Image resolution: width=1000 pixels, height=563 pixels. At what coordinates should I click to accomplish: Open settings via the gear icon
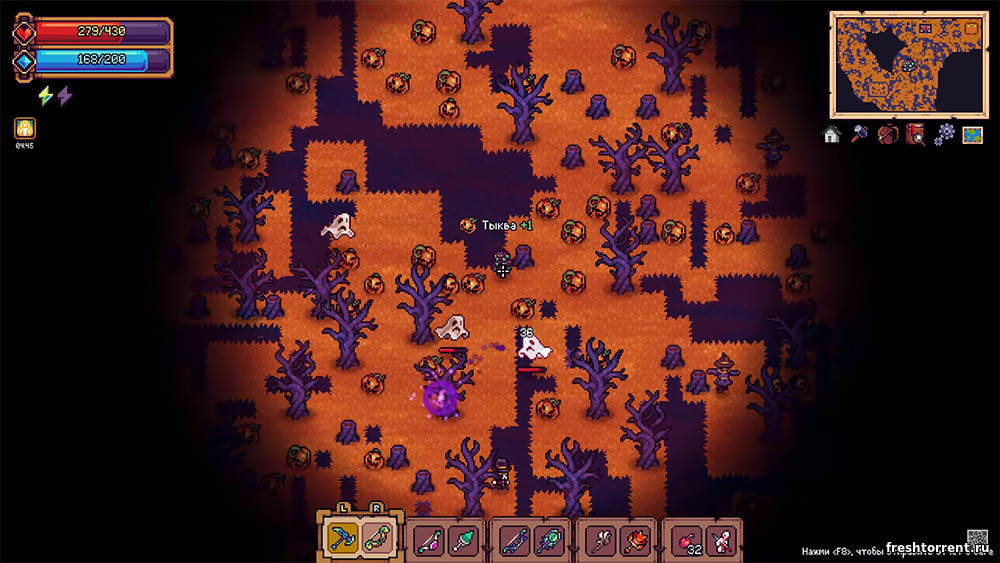click(x=943, y=134)
